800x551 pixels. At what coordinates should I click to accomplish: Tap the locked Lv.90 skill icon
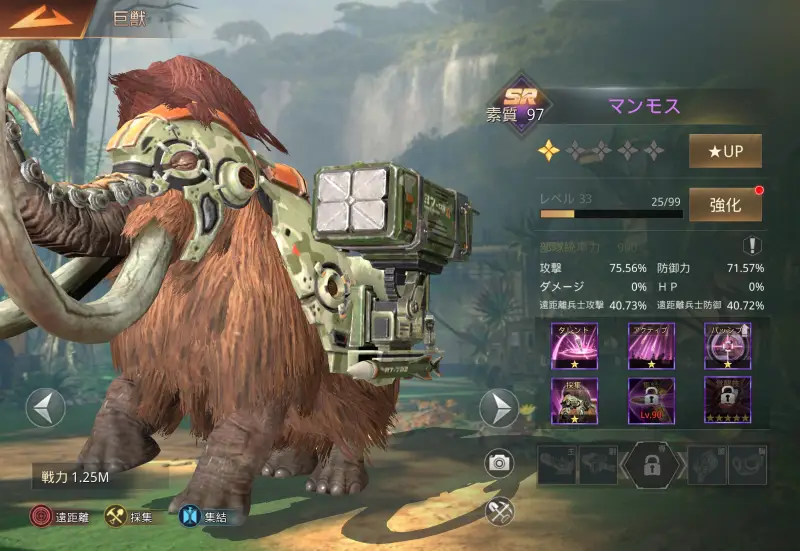point(651,399)
